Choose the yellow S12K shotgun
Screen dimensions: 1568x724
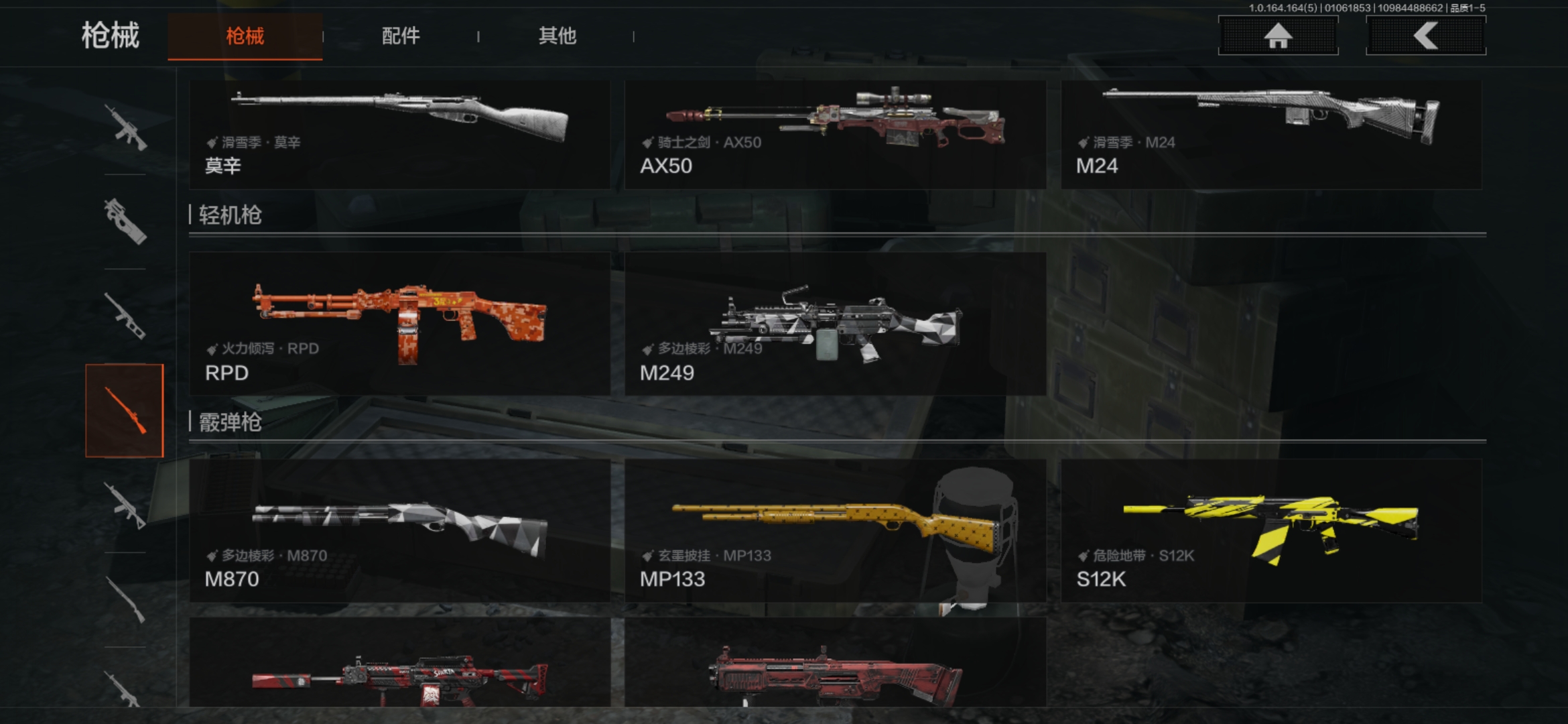[1271, 530]
